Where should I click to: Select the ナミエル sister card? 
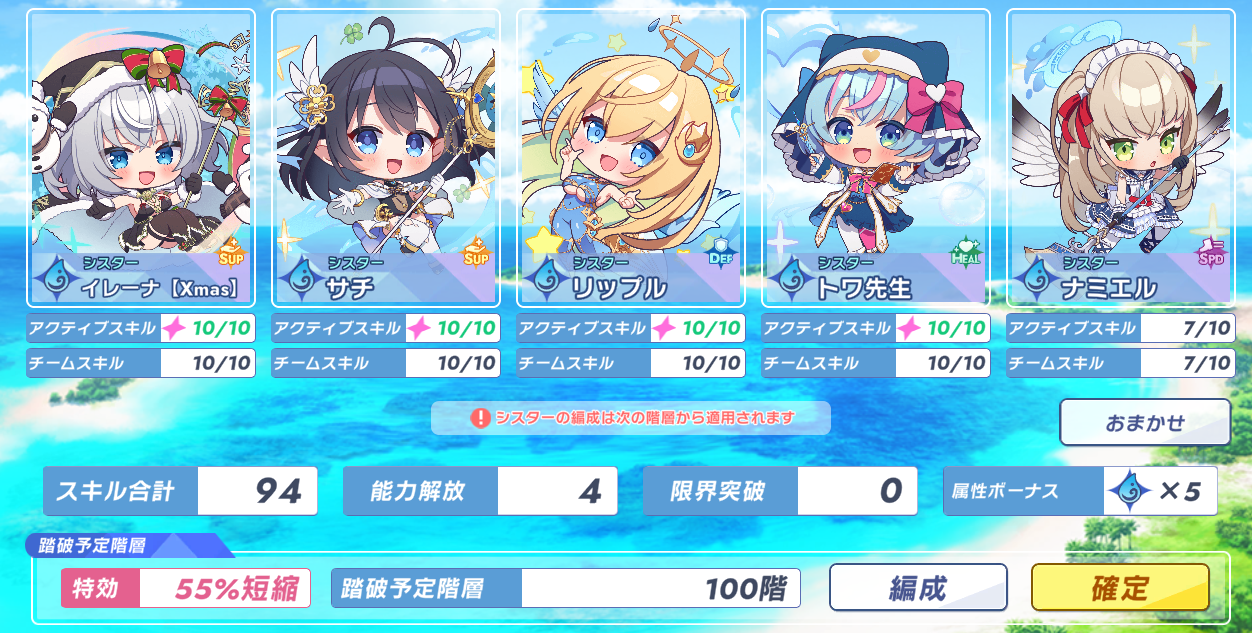pos(1120,158)
